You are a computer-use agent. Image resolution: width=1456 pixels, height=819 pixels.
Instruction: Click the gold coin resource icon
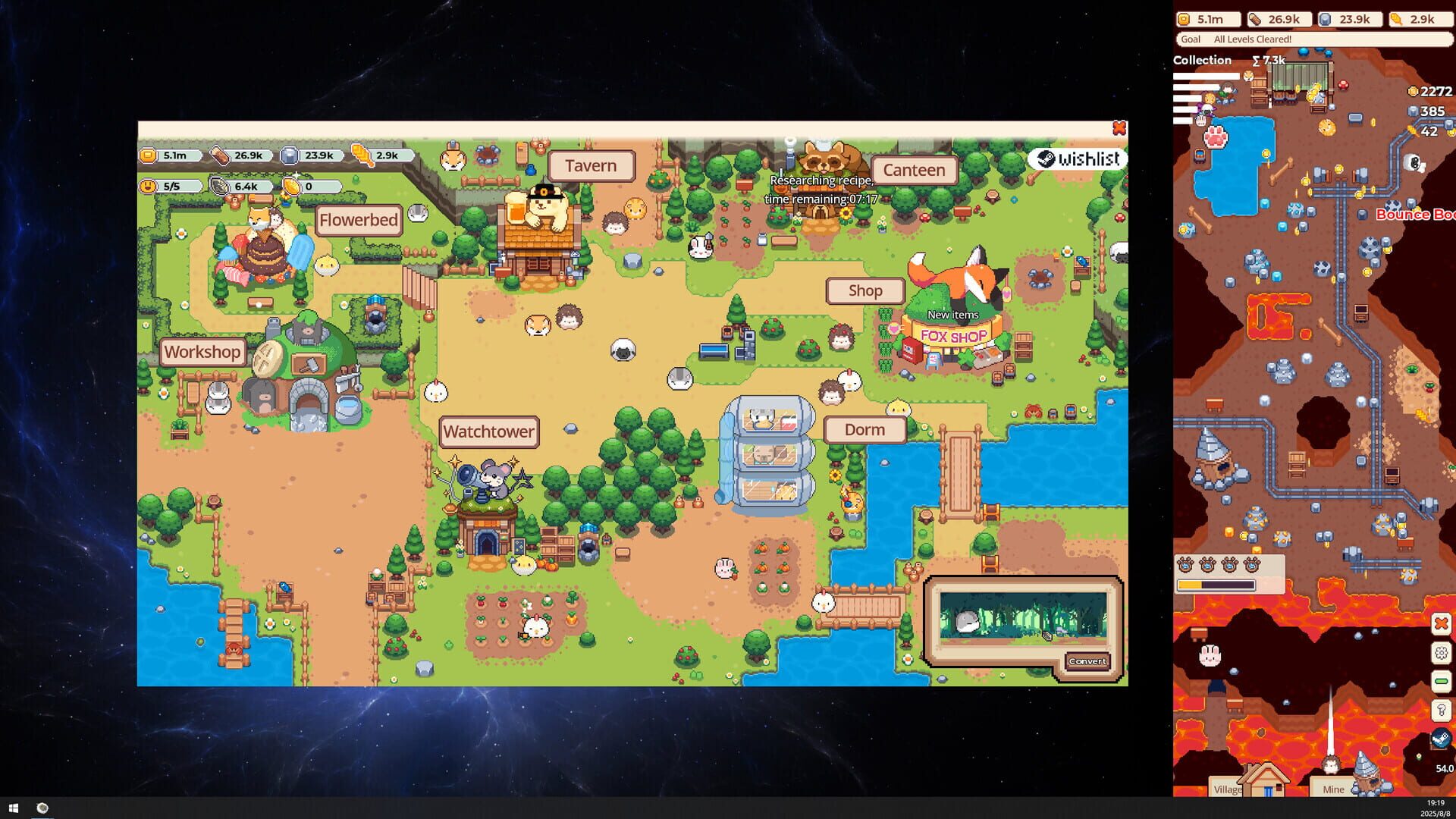(x=1185, y=19)
